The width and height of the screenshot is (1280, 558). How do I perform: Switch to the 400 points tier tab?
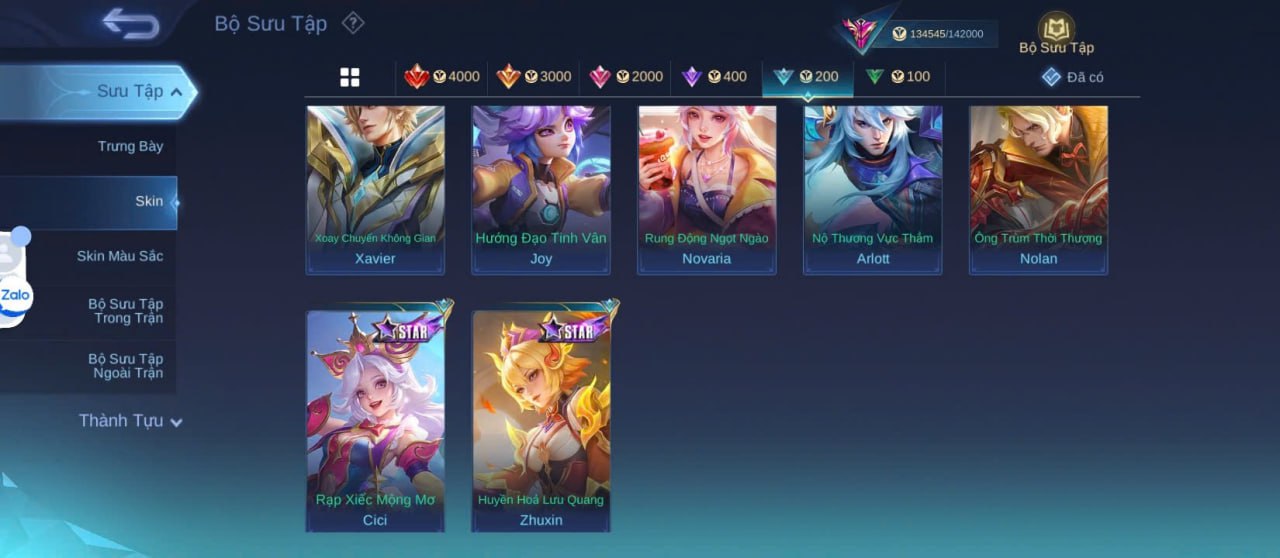714,77
